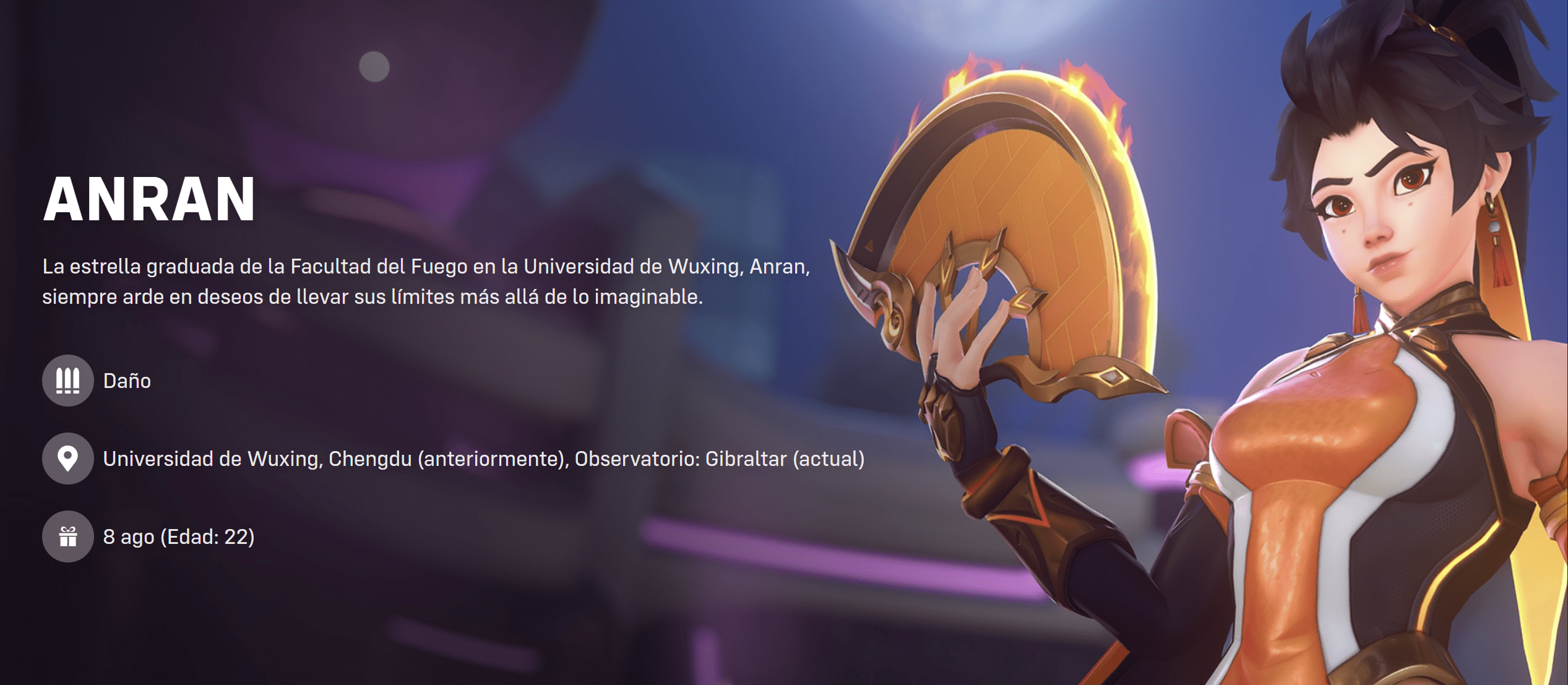The height and width of the screenshot is (685, 1568).
Task: Click the Daño role bullets icon
Action: click(x=67, y=381)
